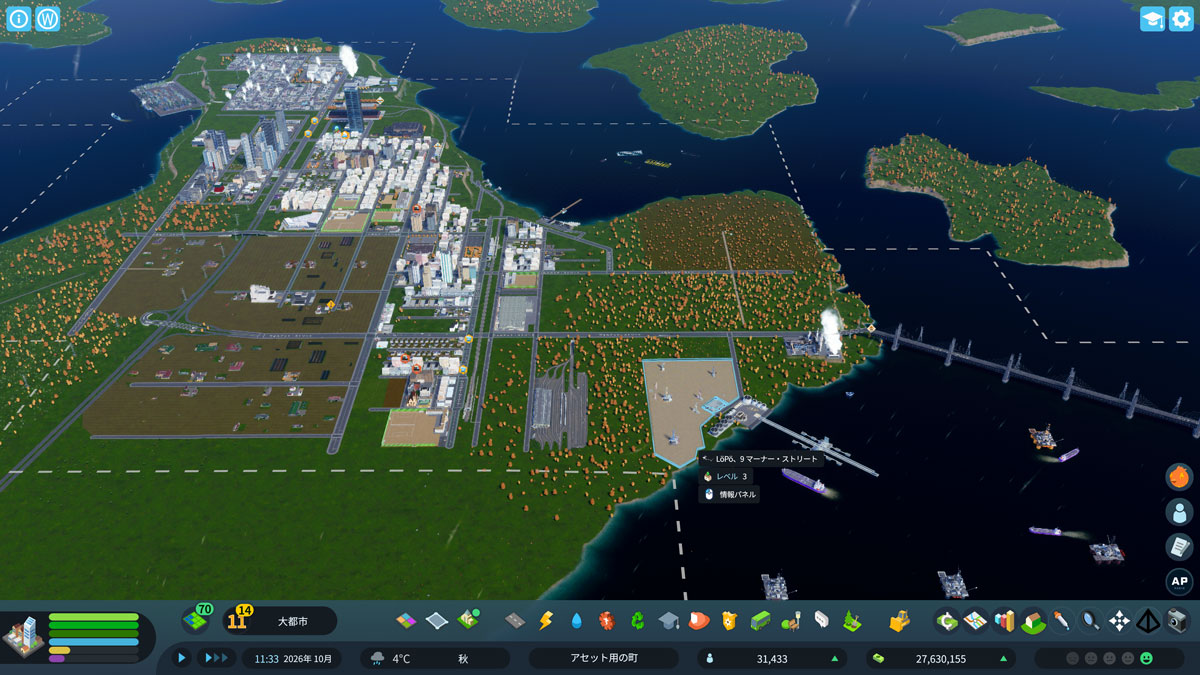Open the camera photo mode
The image size is (1200, 675).
point(1178,621)
